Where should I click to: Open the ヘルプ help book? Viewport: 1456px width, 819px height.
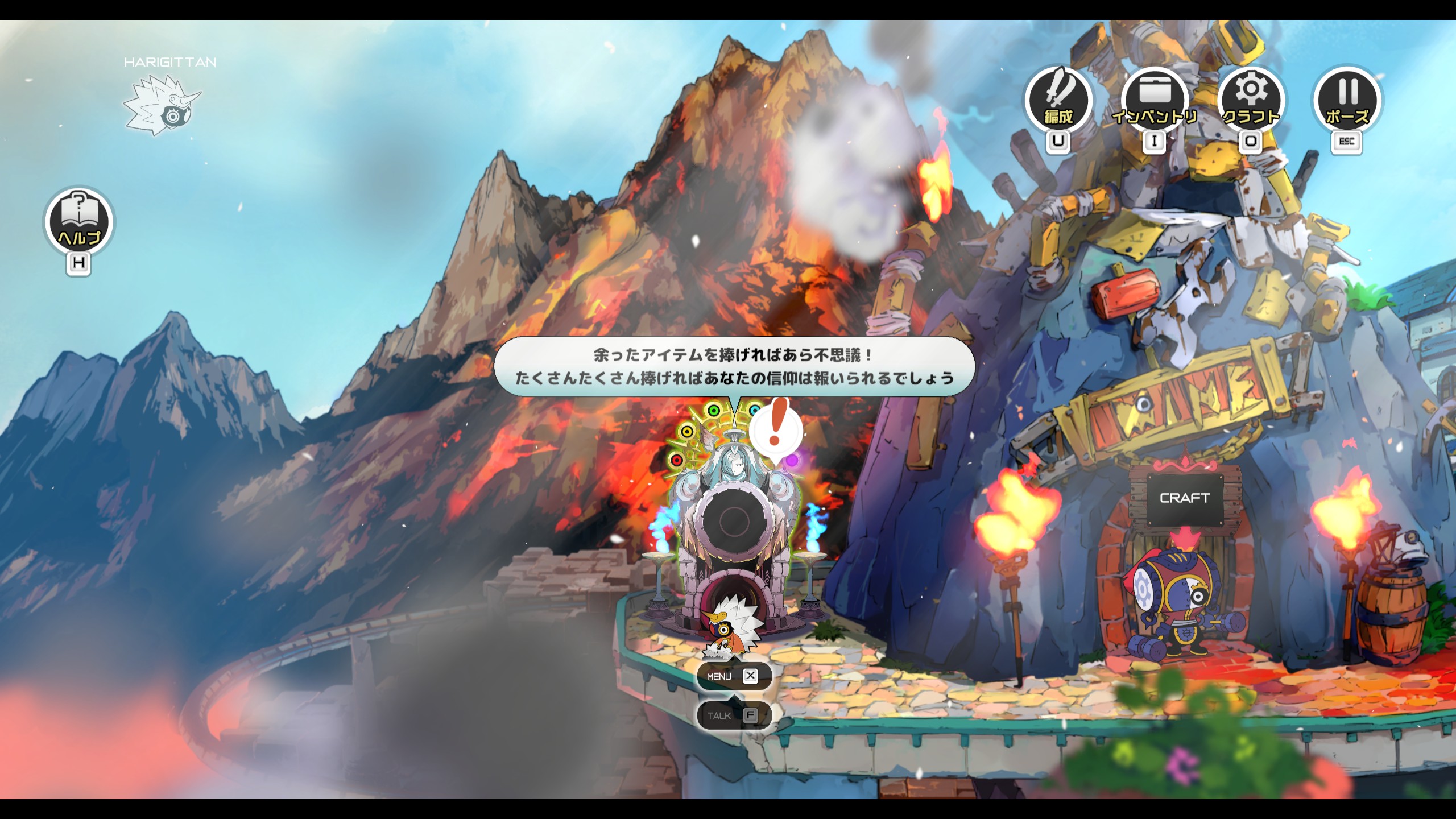click(79, 221)
